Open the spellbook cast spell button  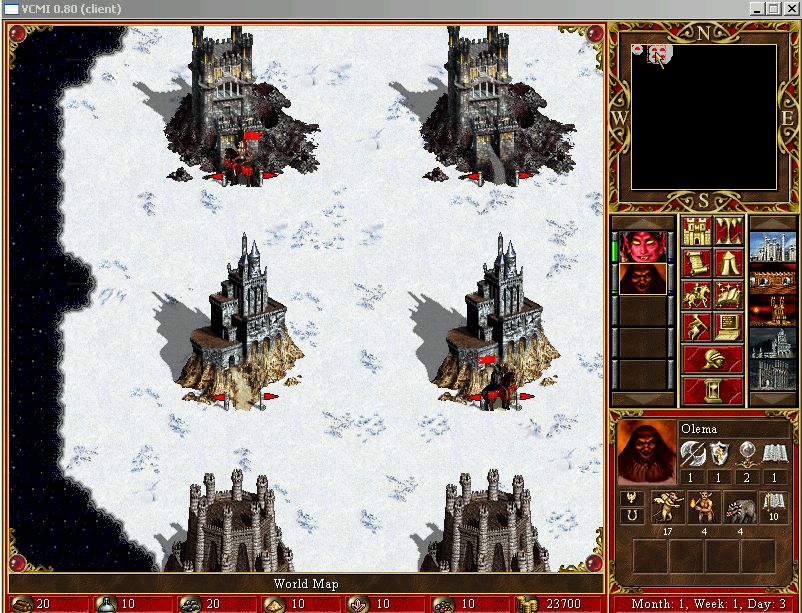[727, 296]
